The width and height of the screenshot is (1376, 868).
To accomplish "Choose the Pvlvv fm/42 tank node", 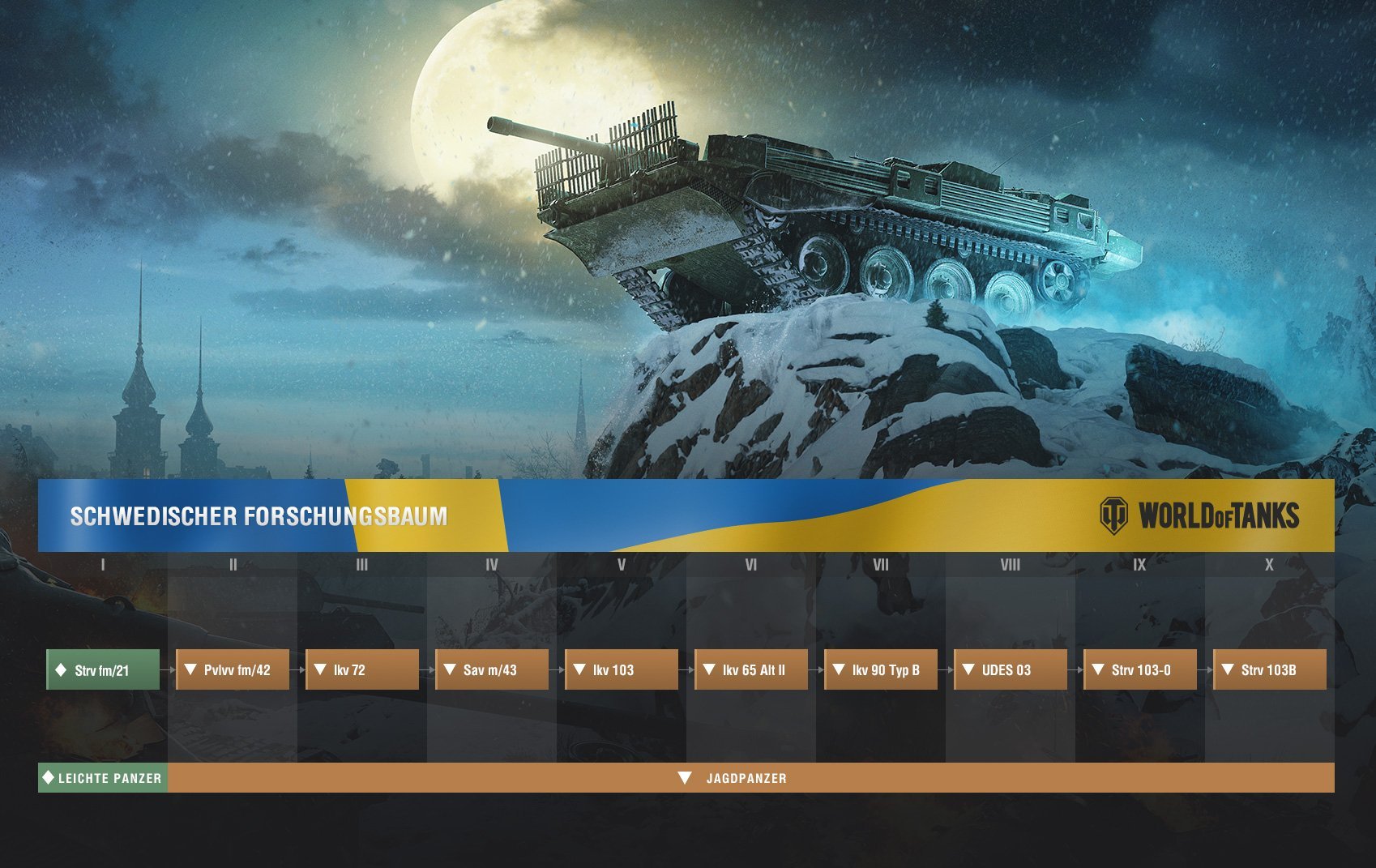I will point(233,670).
